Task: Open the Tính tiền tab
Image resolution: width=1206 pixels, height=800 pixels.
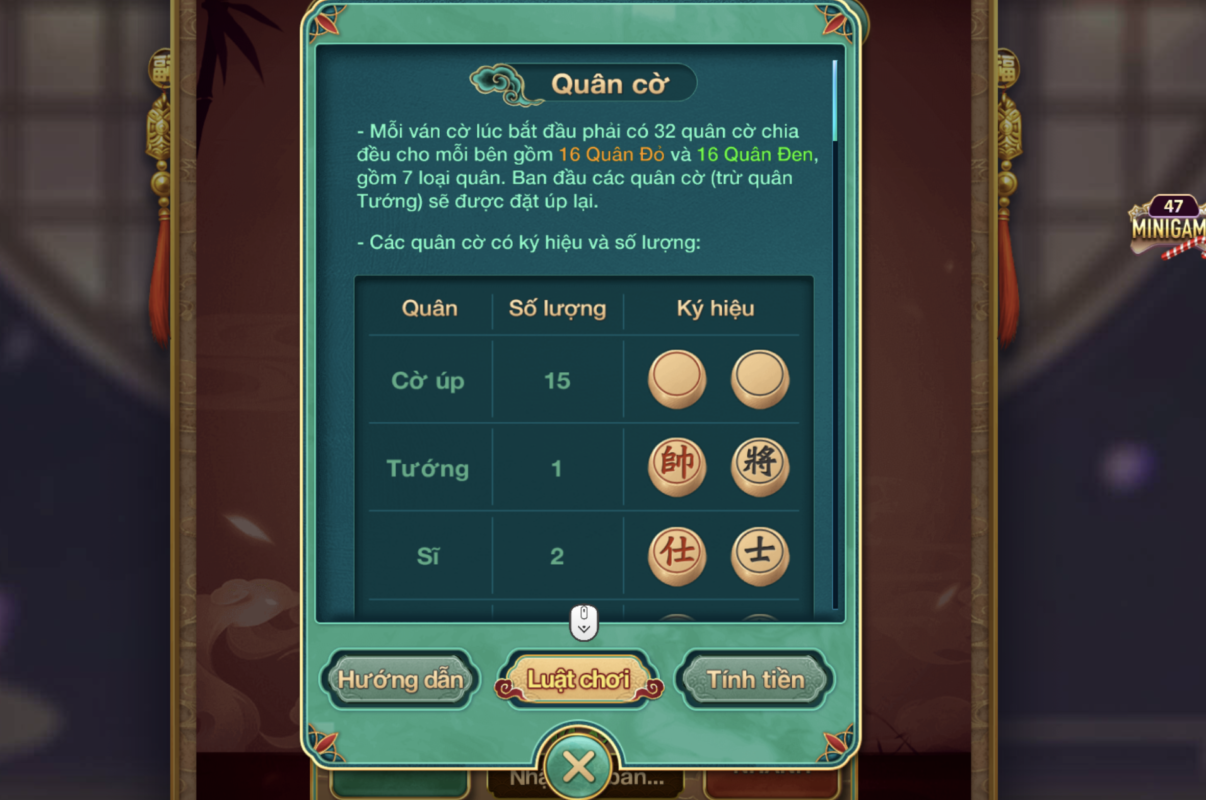Action: coord(755,680)
